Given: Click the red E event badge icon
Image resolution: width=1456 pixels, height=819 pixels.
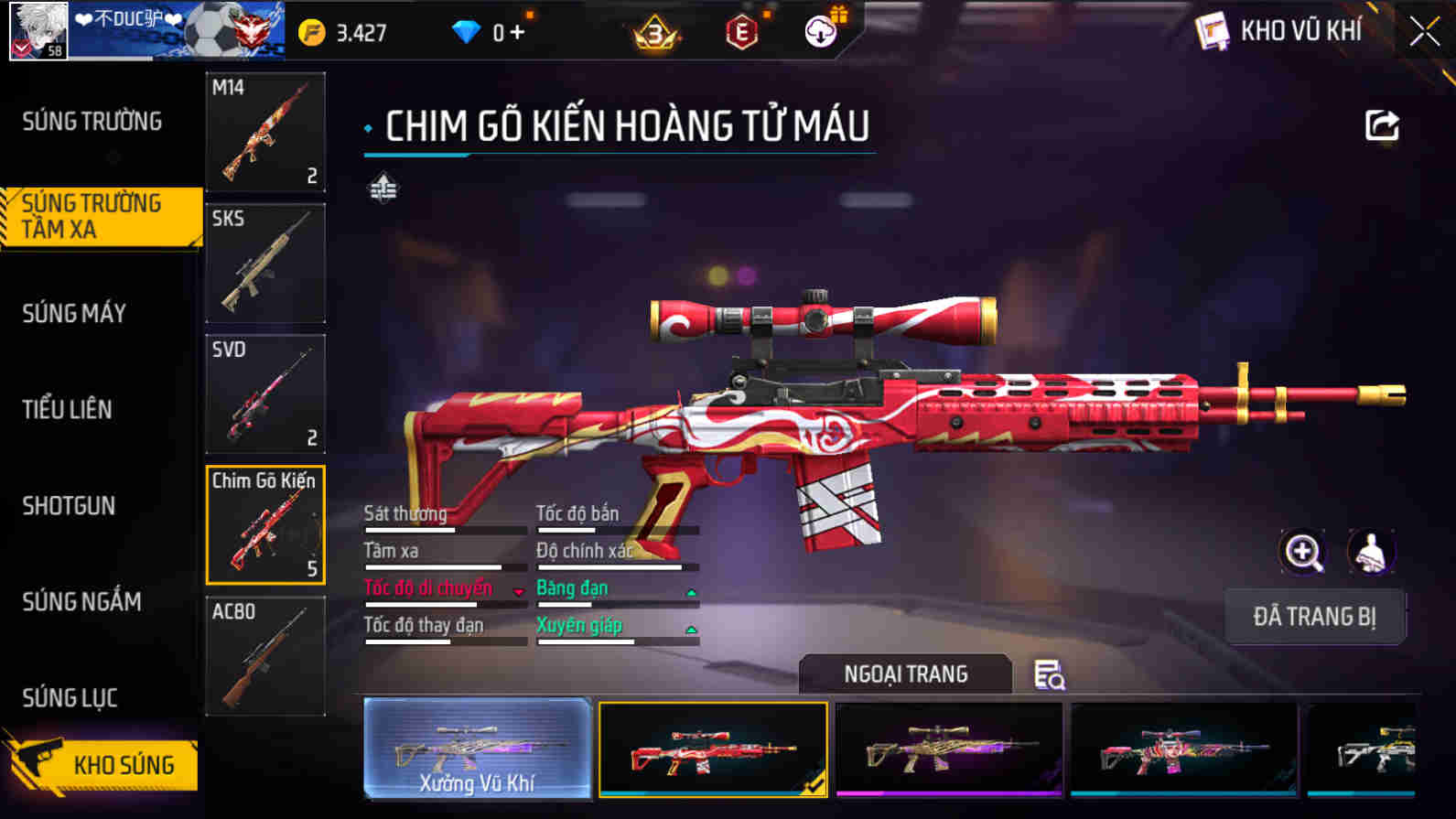Looking at the screenshot, I should pos(743,33).
